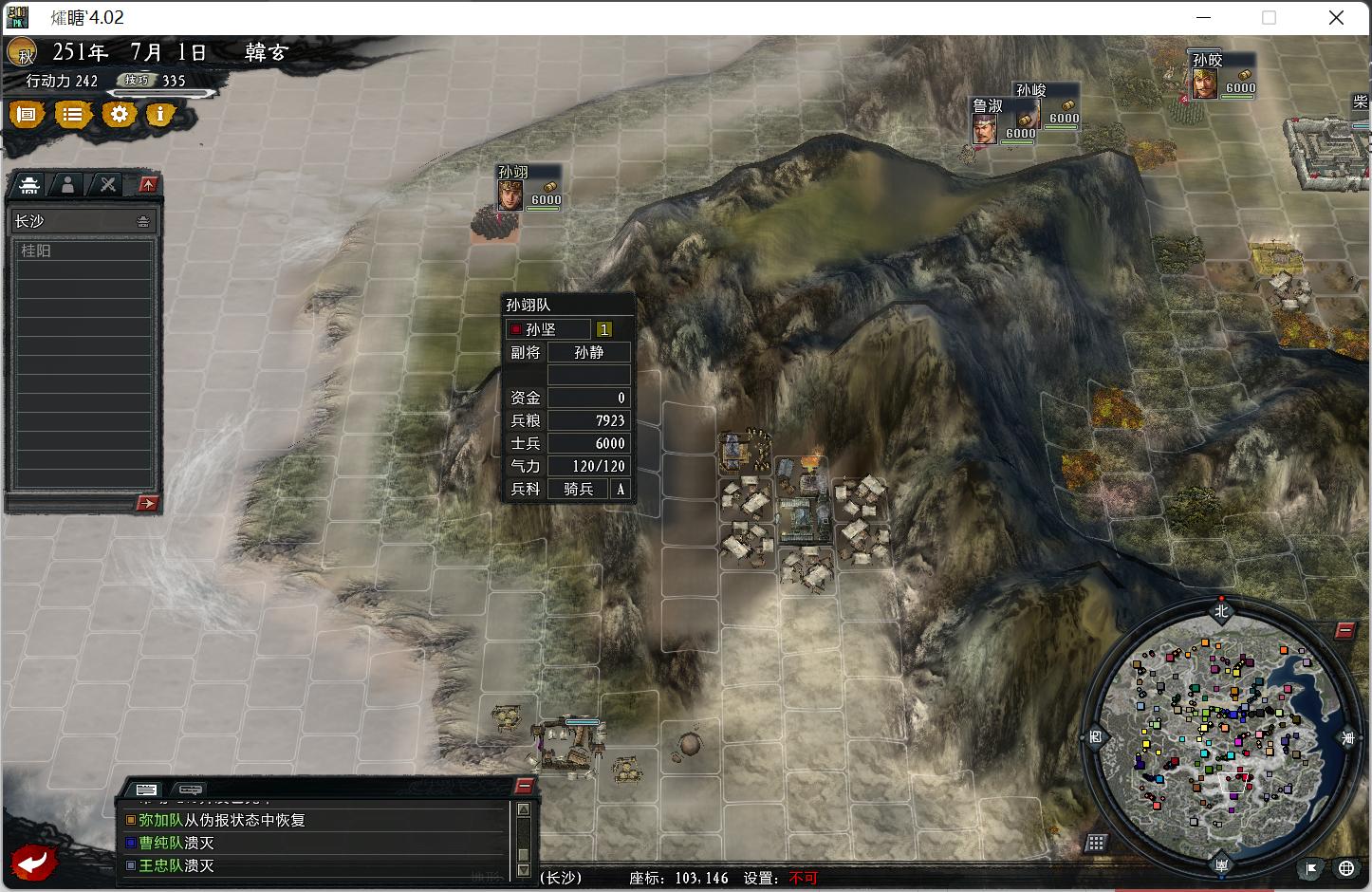Open the report scroll icon in top toolbar
Screen dimensions: 1372x892
pos(27,114)
